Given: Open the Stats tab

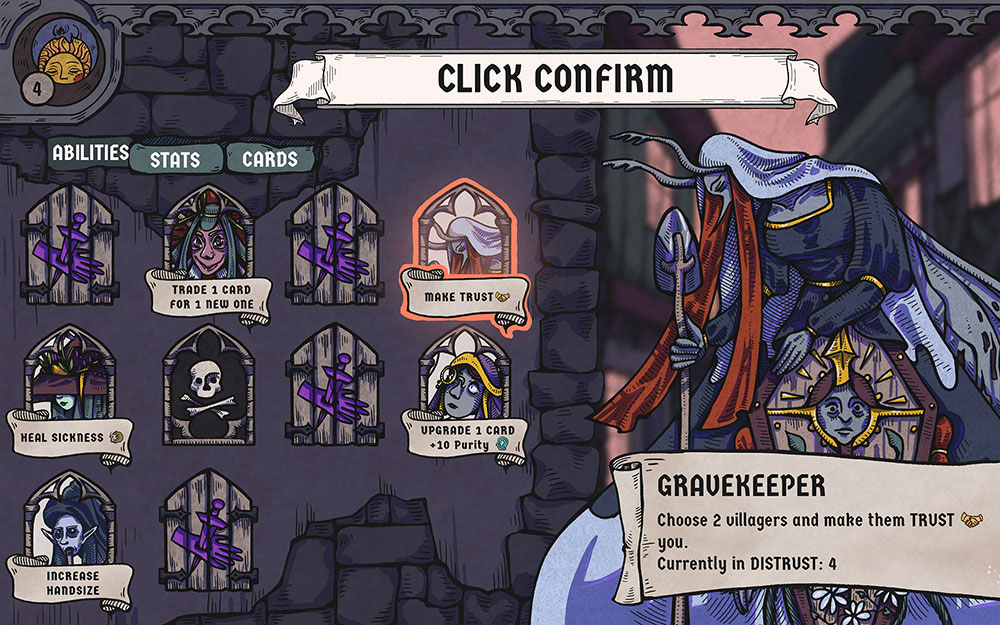Looking at the screenshot, I should (x=174, y=159).
